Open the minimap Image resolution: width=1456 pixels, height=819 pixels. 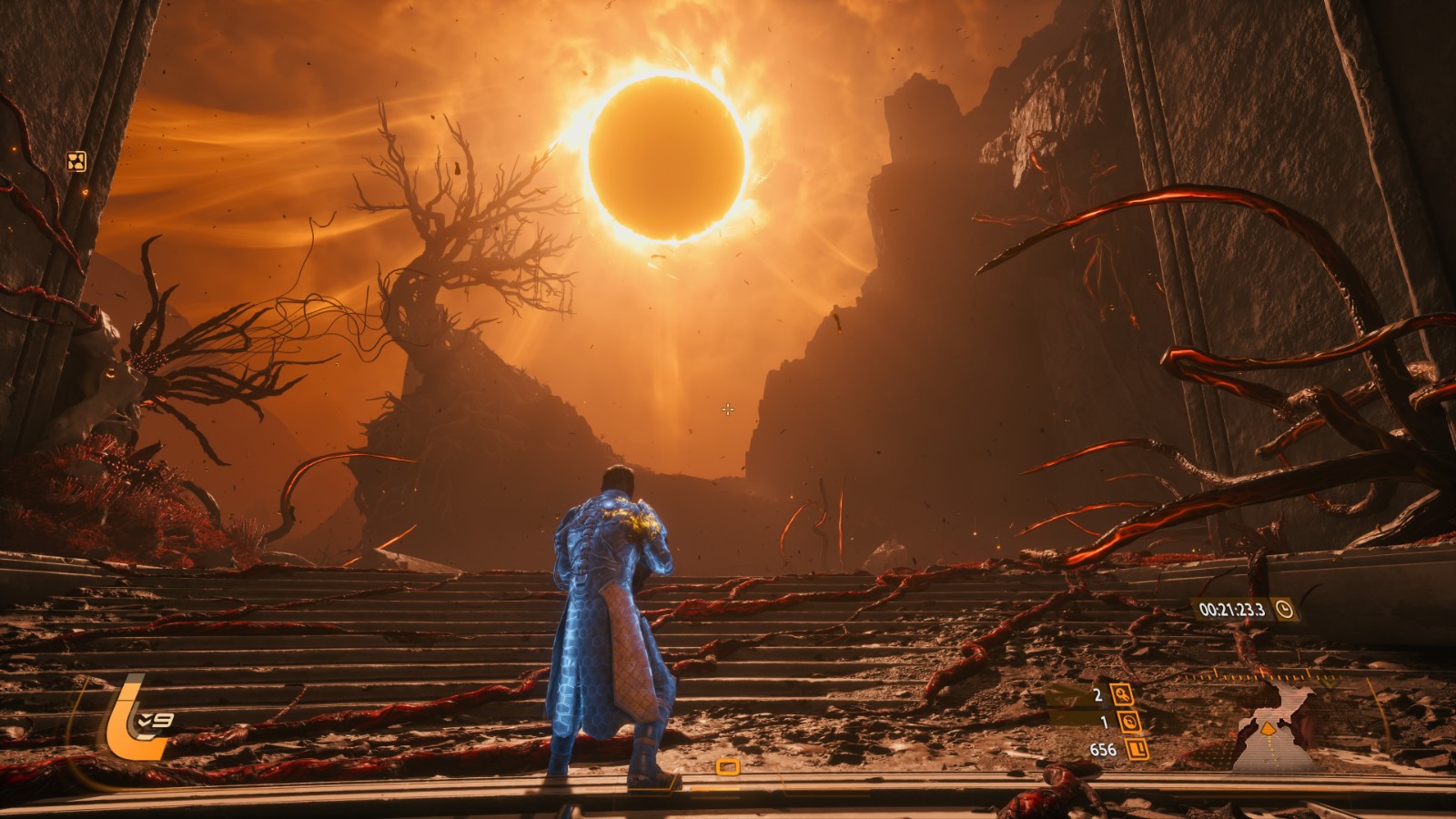point(1272,730)
